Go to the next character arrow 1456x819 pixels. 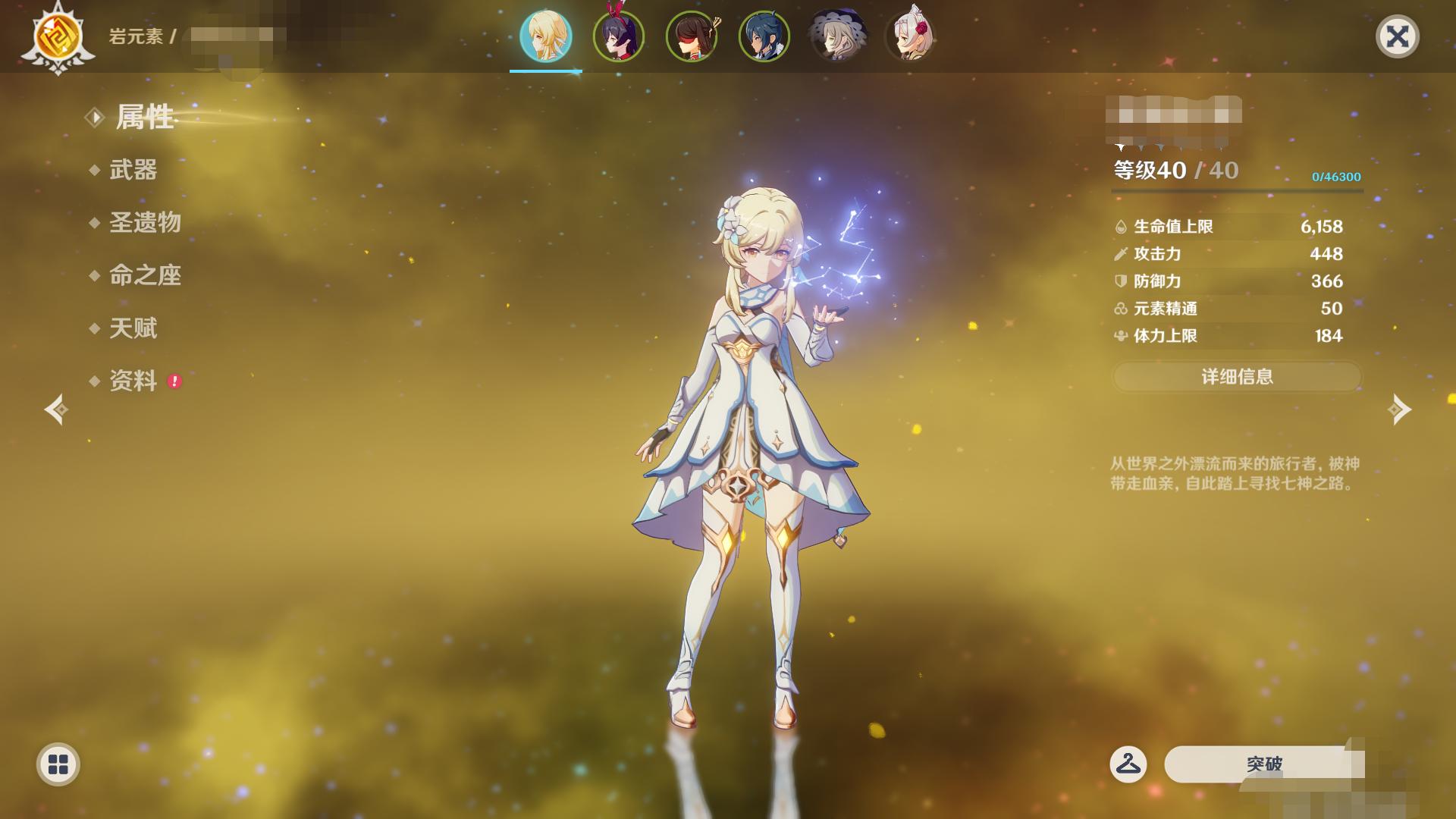pyautogui.click(x=1399, y=409)
